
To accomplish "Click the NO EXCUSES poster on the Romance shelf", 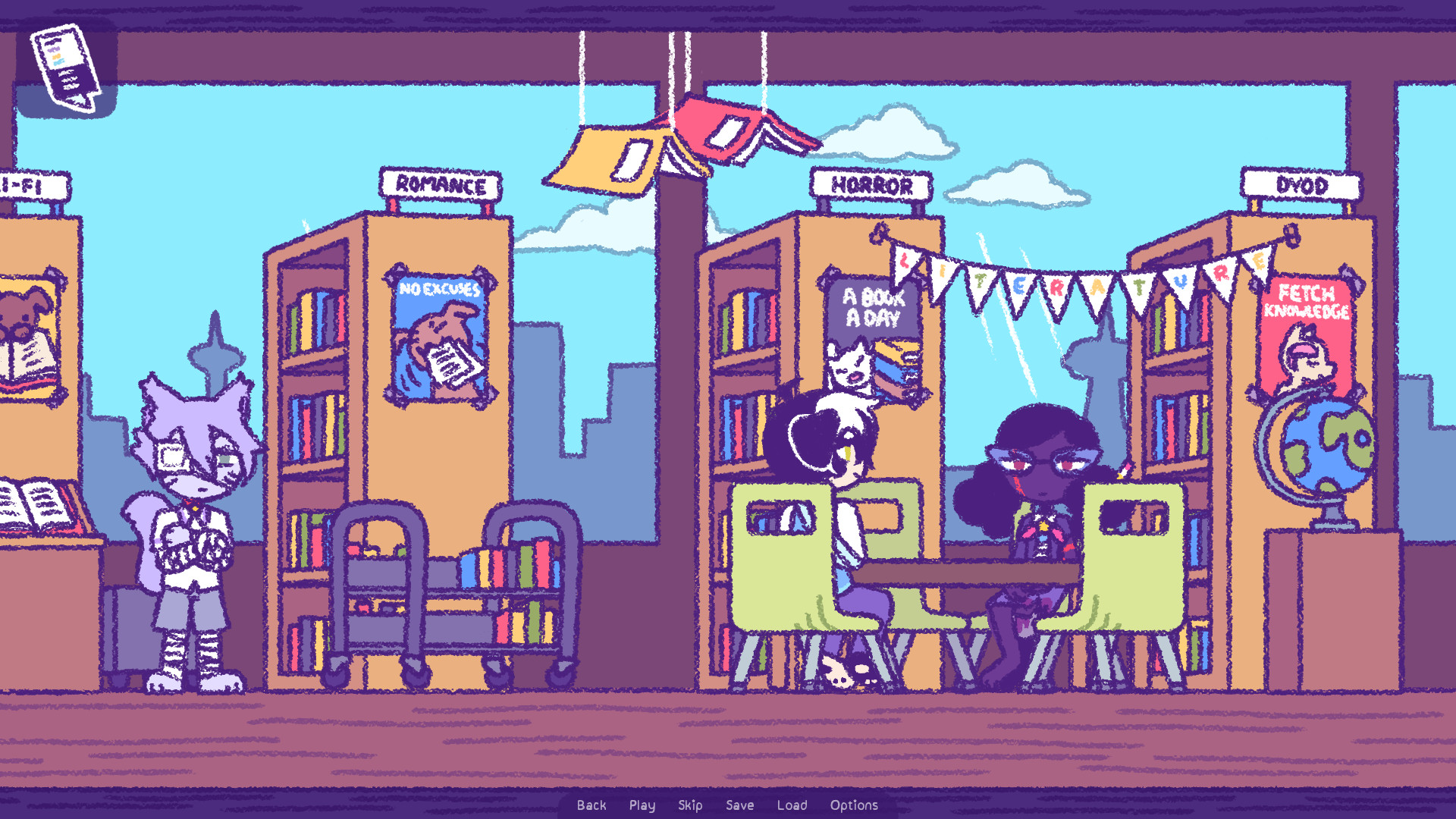I will coord(438,334).
